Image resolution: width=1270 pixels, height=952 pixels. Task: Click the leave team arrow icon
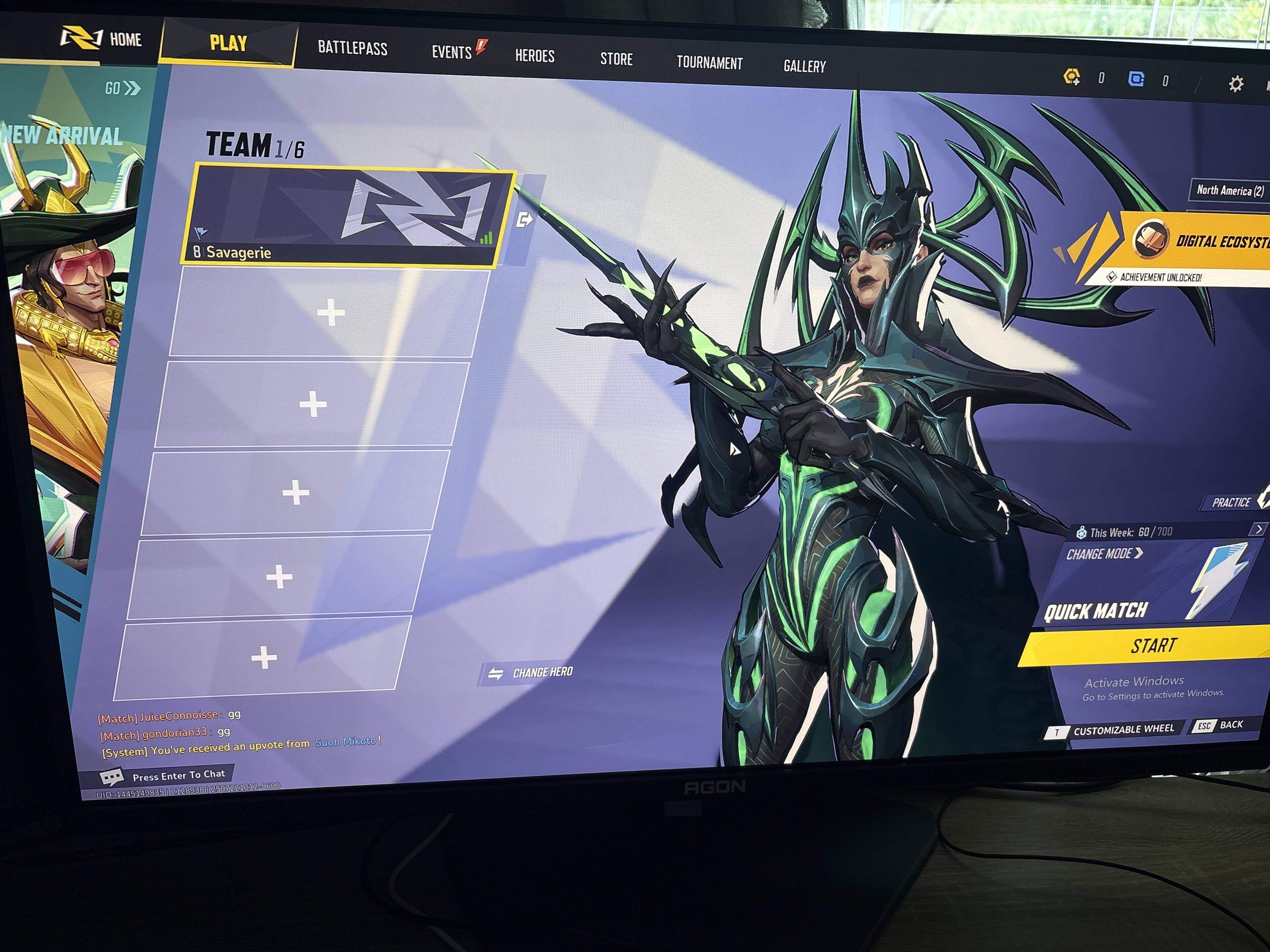coord(524,220)
